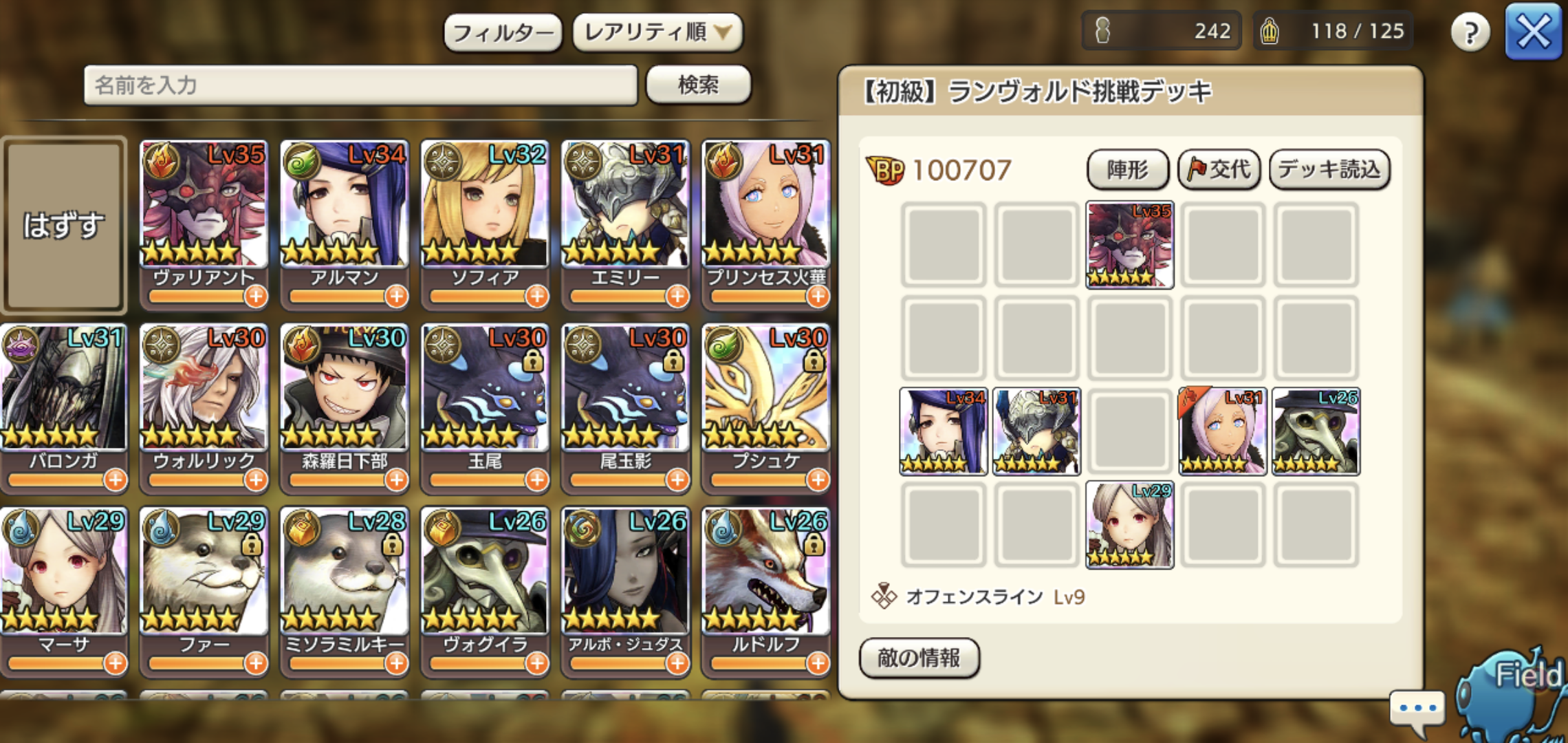Click the ? help icon

[x=1472, y=30]
